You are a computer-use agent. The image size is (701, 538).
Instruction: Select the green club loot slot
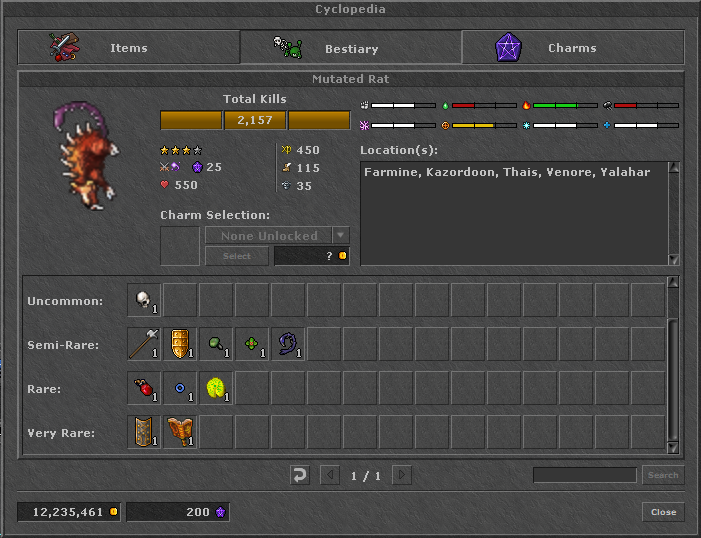click(216, 345)
